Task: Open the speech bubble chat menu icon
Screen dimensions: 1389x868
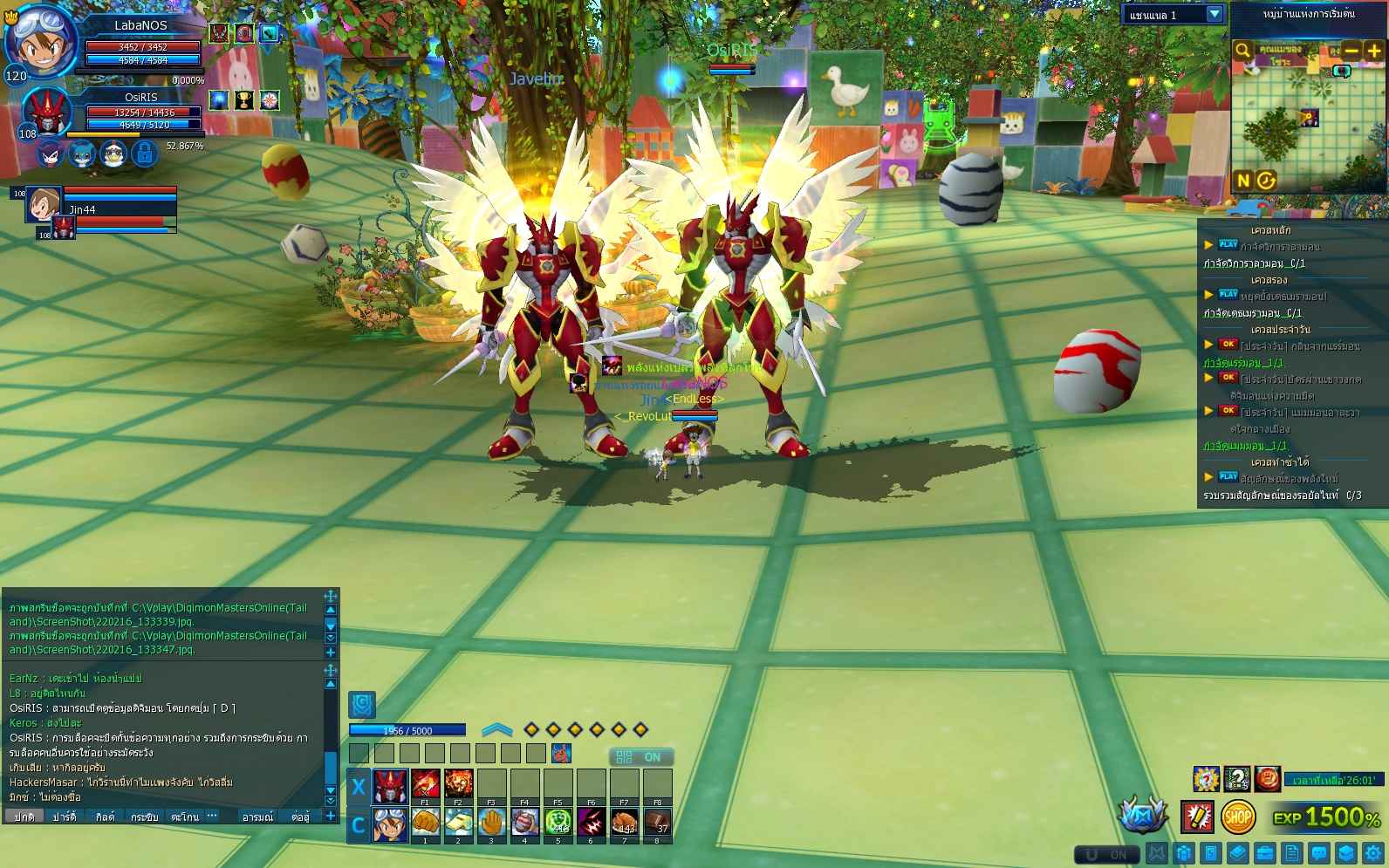Action: pos(1319,853)
